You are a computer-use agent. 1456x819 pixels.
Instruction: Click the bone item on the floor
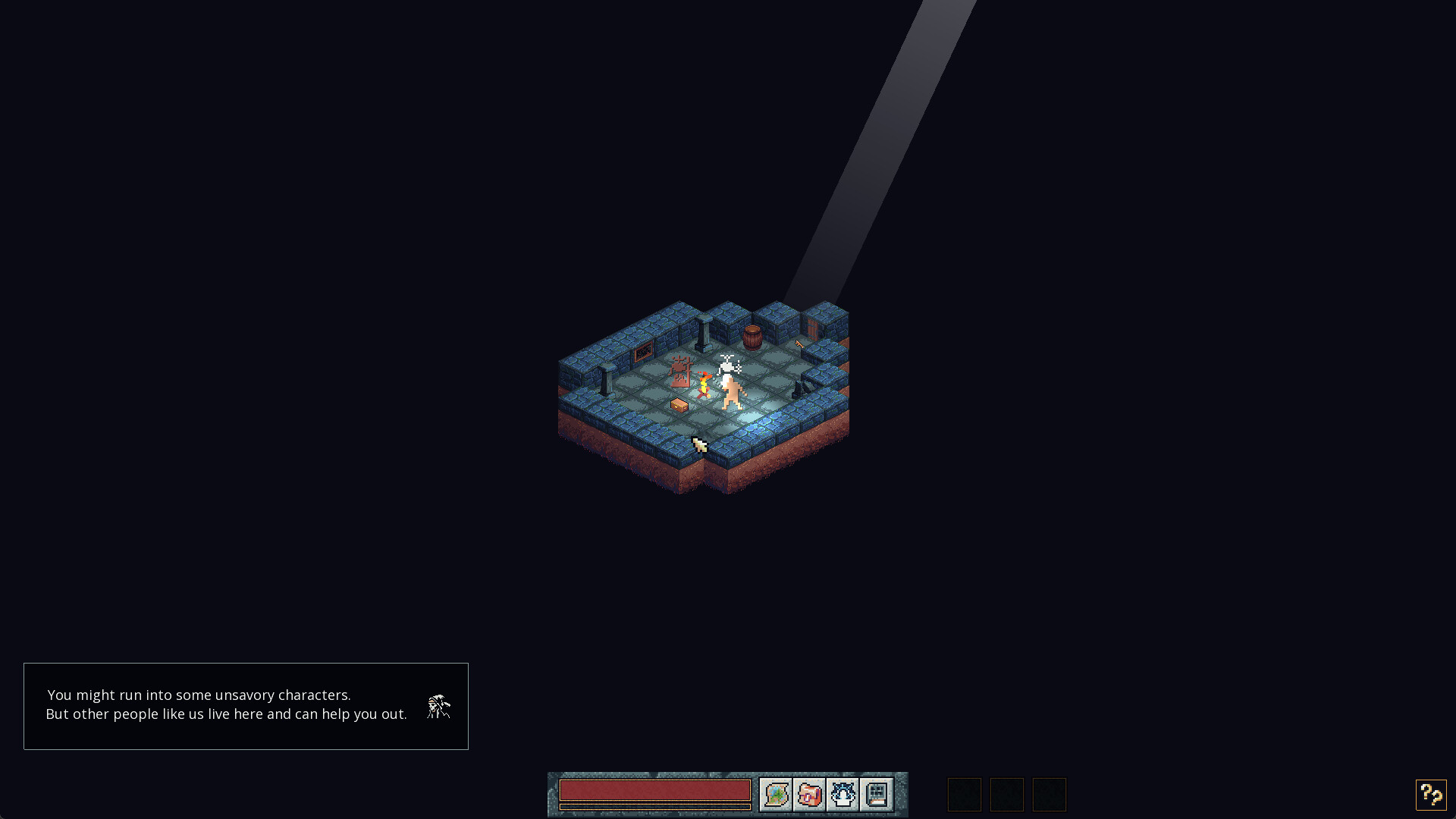(699, 444)
